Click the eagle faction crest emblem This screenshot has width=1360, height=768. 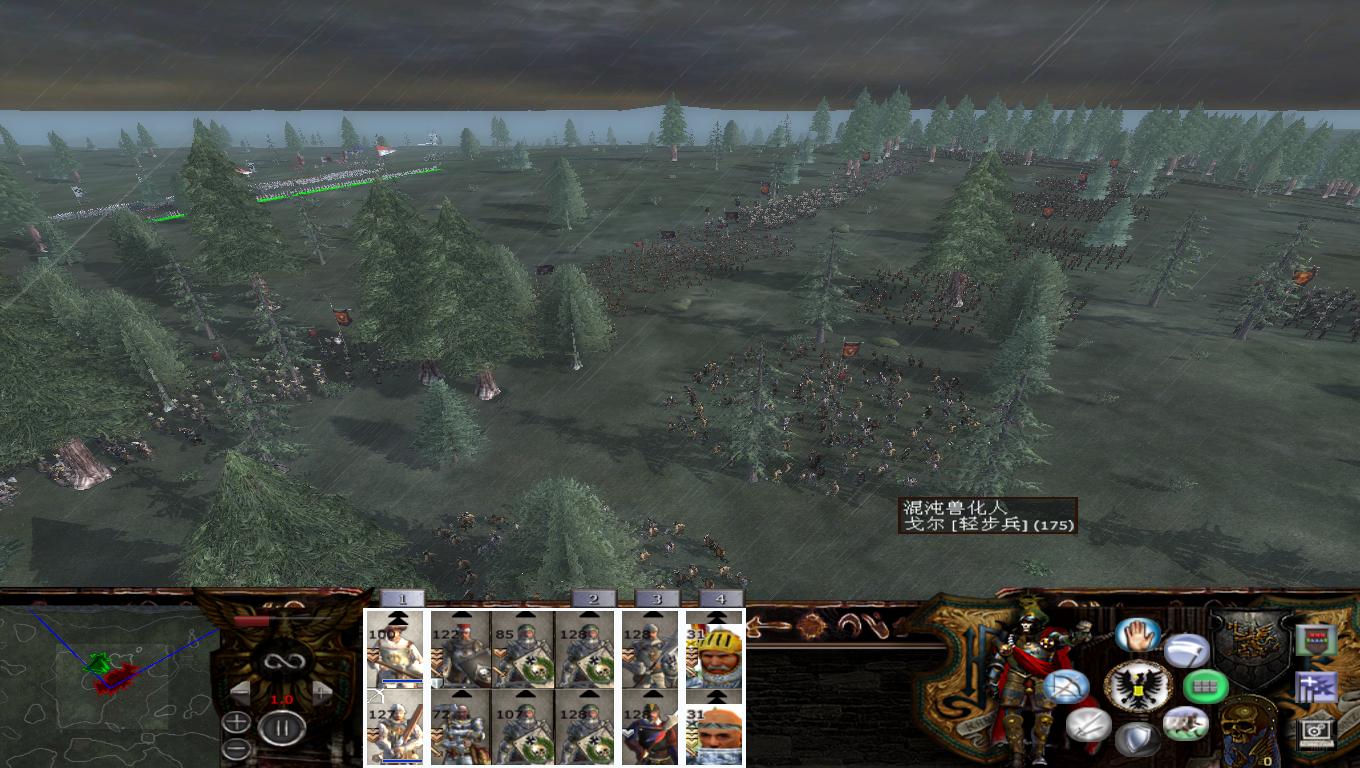(1139, 685)
